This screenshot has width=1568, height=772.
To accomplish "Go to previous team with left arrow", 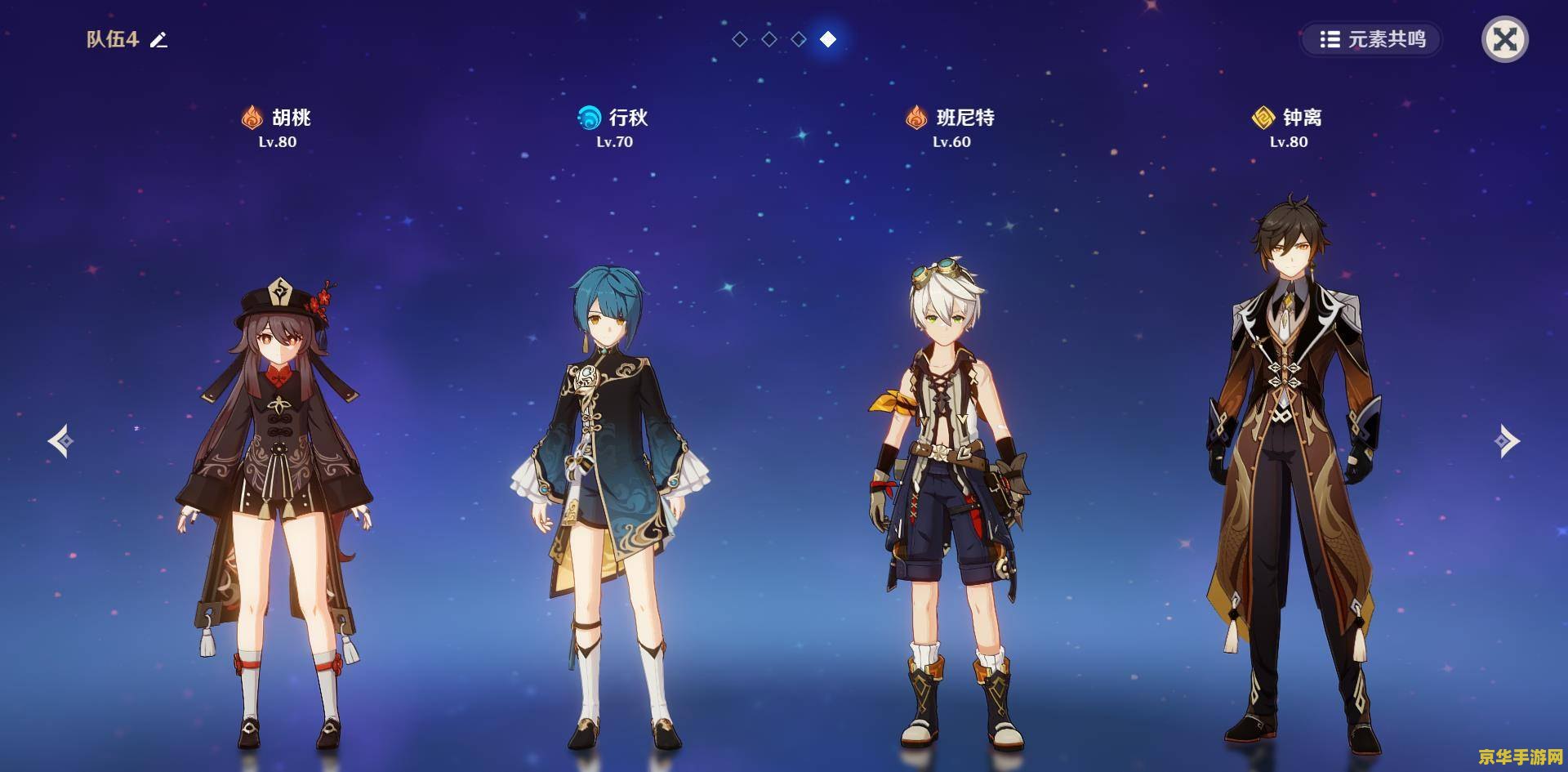I will click(60, 441).
